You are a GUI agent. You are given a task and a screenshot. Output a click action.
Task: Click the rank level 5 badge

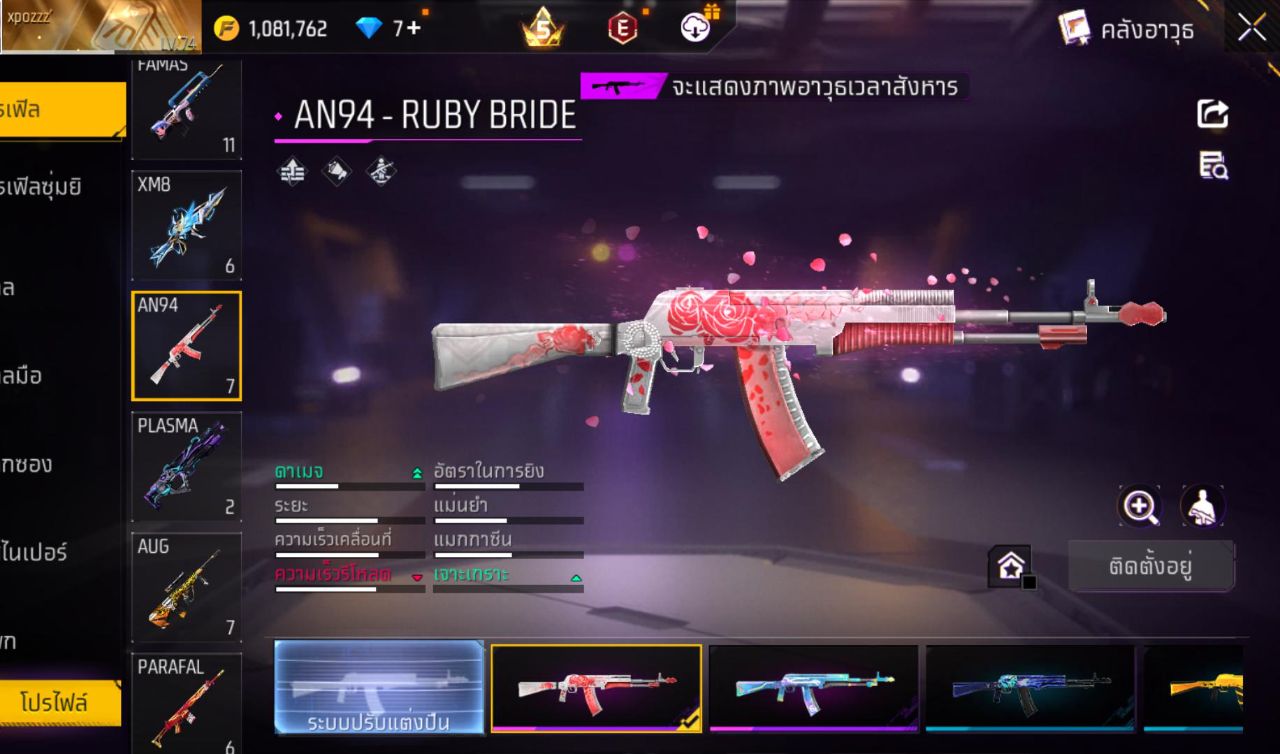tap(544, 27)
